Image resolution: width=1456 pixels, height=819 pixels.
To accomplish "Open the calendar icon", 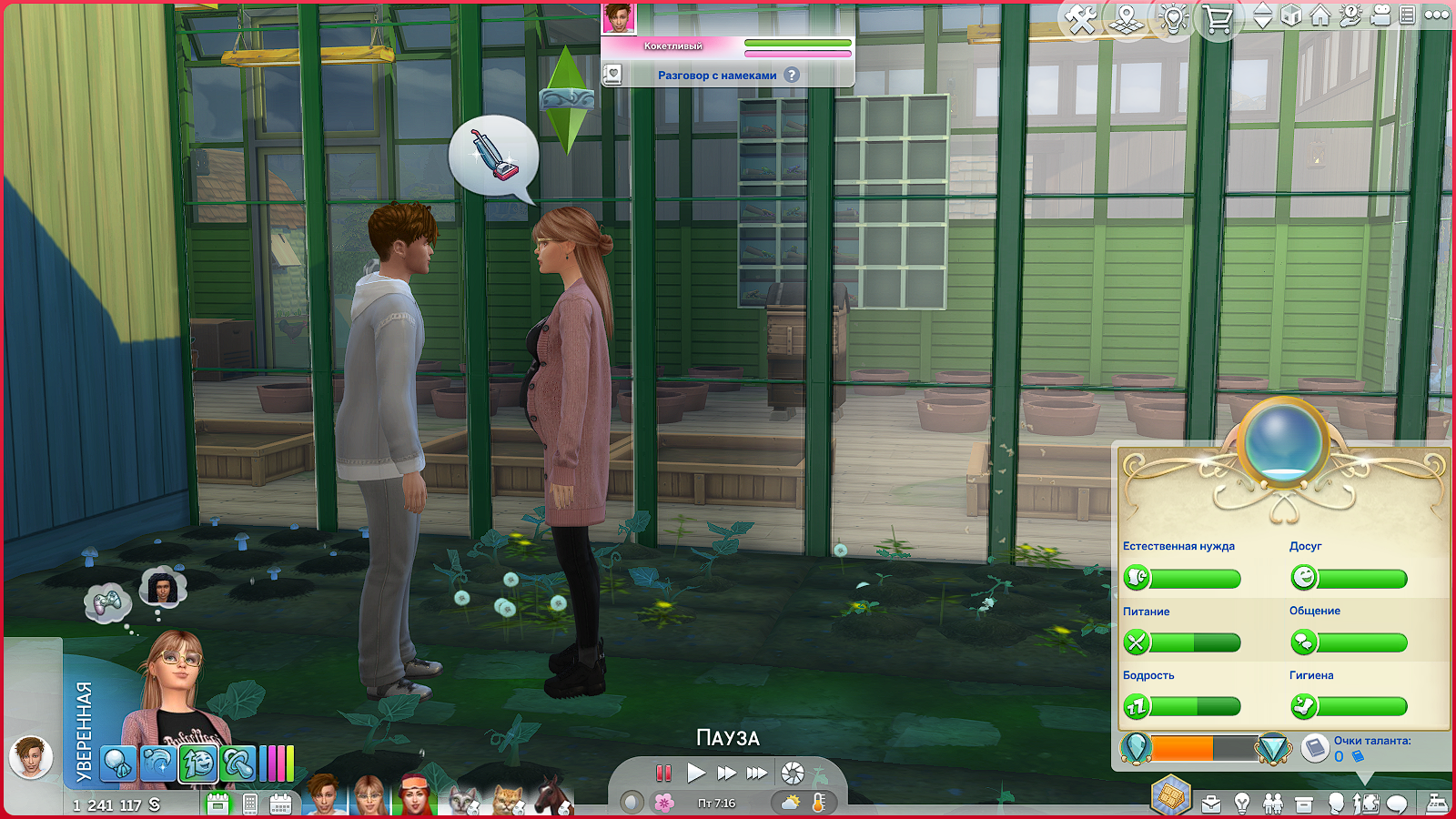I will click(280, 804).
